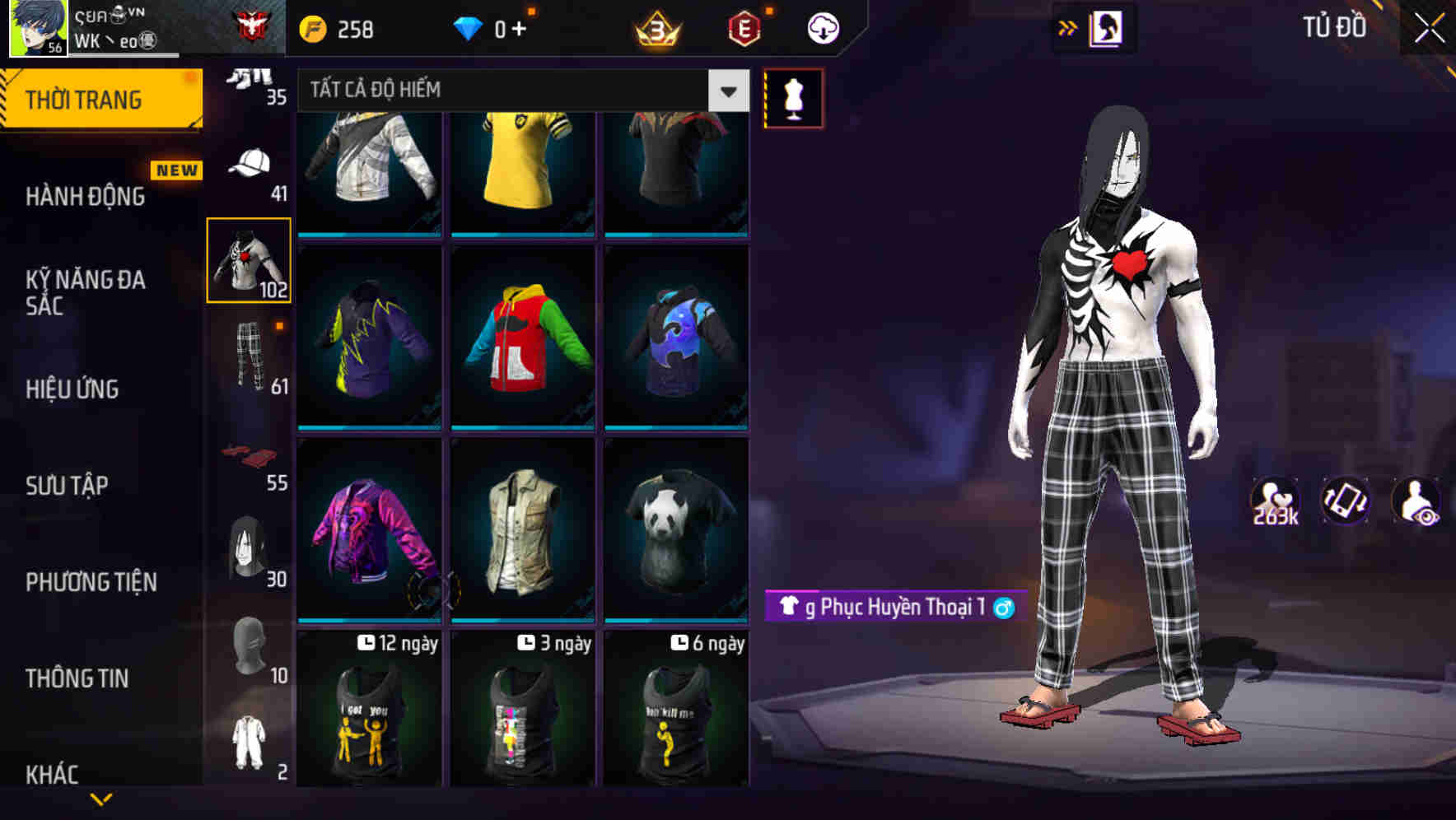The image size is (1456, 820).
Task: Open the Elite Pass E icon
Action: 744,26
